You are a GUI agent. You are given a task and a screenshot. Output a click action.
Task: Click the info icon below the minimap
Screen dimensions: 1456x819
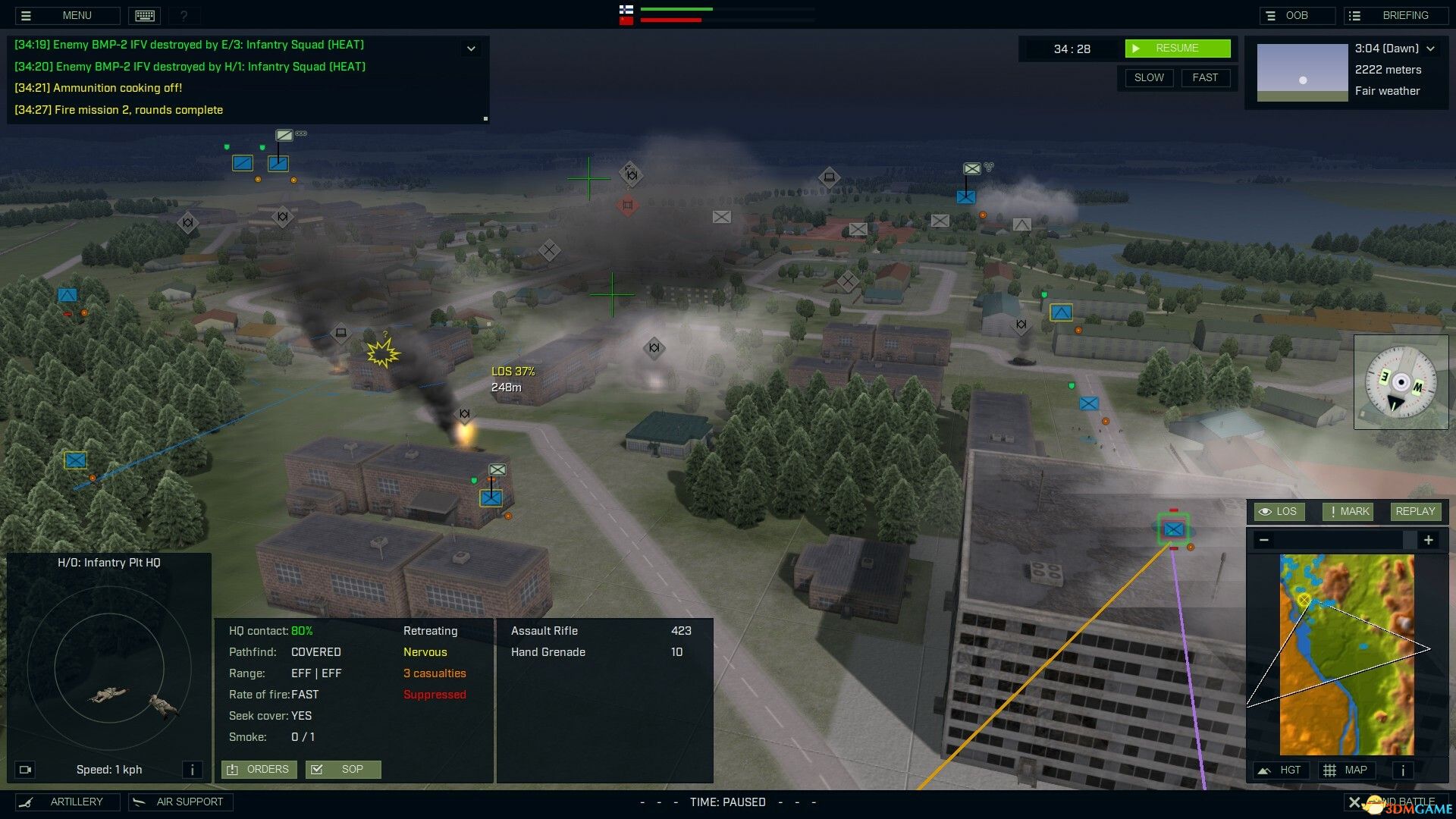pyautogui.click(x=1402, y=770)
